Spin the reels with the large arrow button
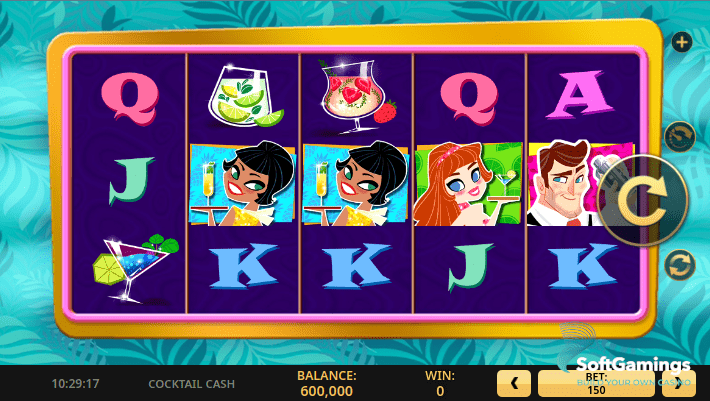 (641, 202)
